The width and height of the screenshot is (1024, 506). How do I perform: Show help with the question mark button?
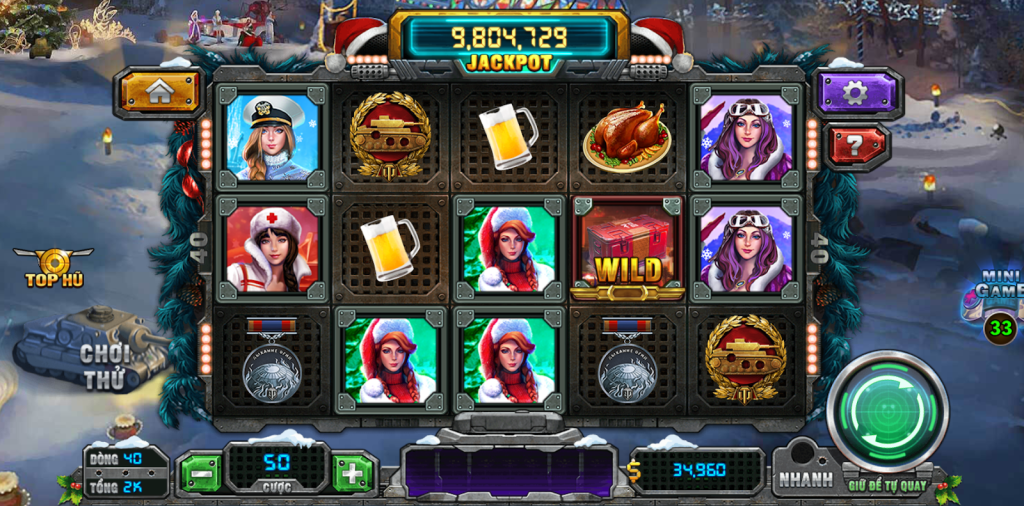pos(854,146)
